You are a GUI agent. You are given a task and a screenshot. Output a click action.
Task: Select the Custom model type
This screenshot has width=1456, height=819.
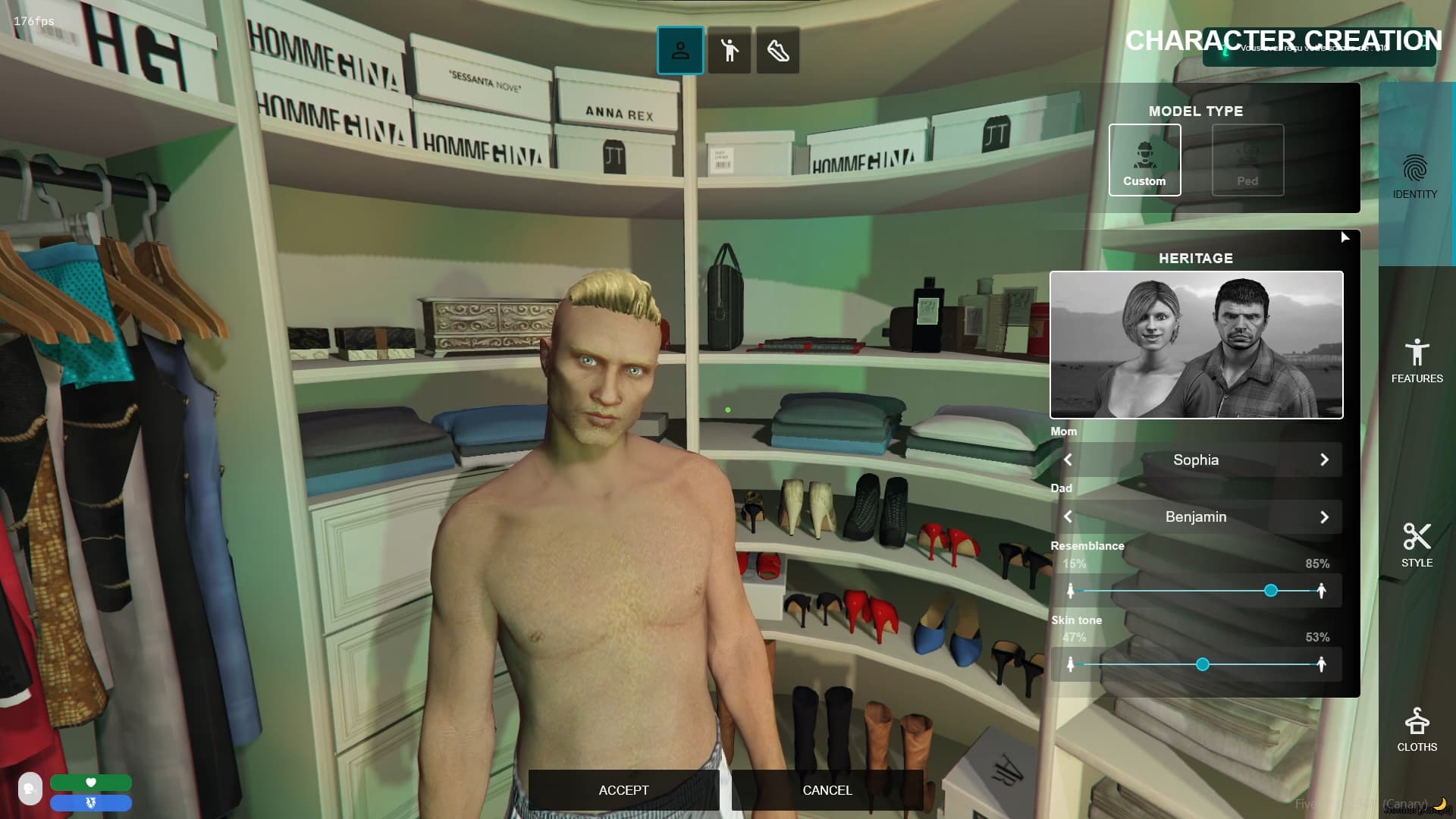pos(1144,160)
